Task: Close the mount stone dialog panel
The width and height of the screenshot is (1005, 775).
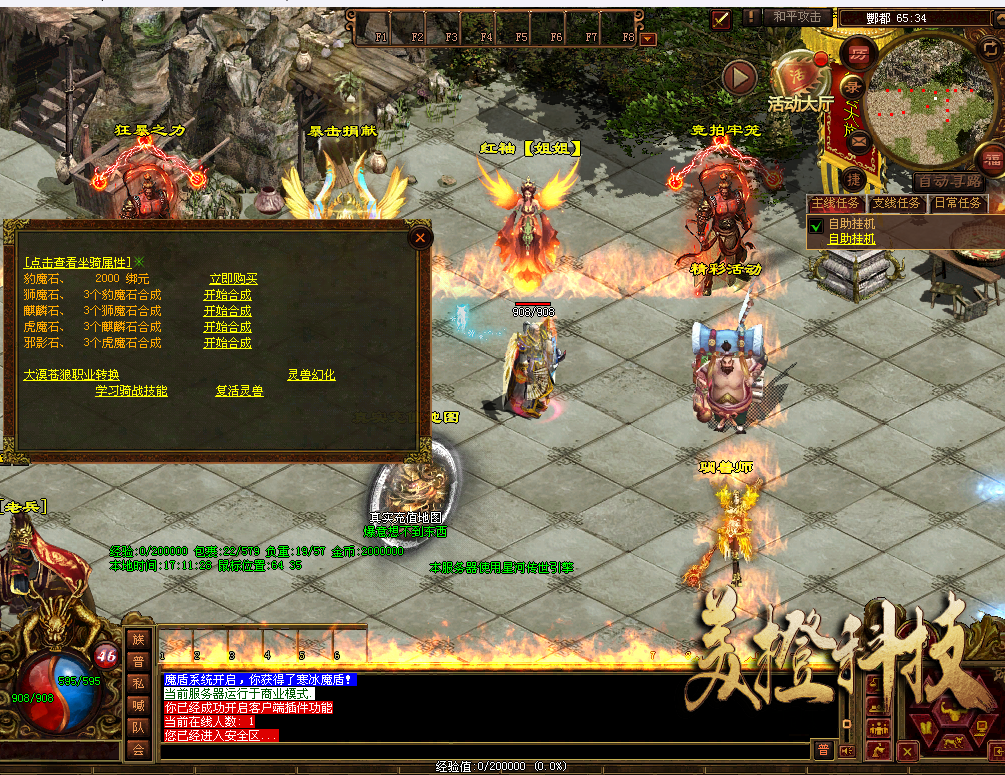Action: pyautogui.click(x=421, y=237)
